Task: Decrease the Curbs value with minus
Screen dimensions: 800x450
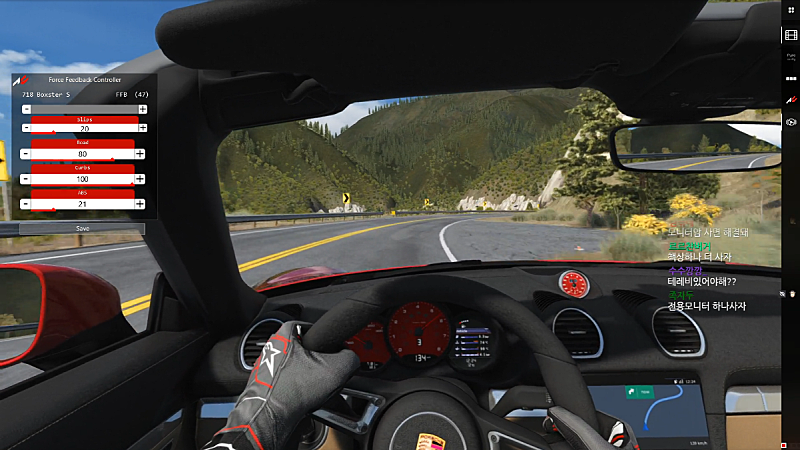Action: (25, 179)
